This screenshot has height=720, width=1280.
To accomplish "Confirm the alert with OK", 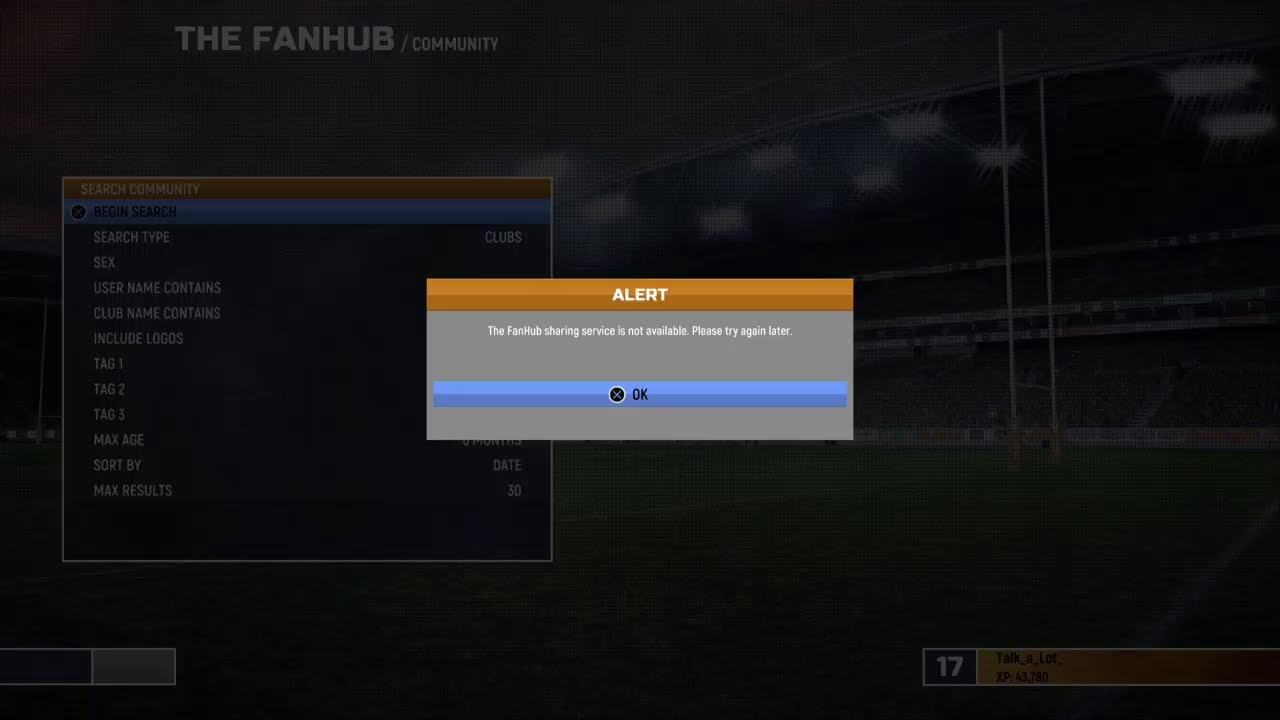I will pos(639,394).
